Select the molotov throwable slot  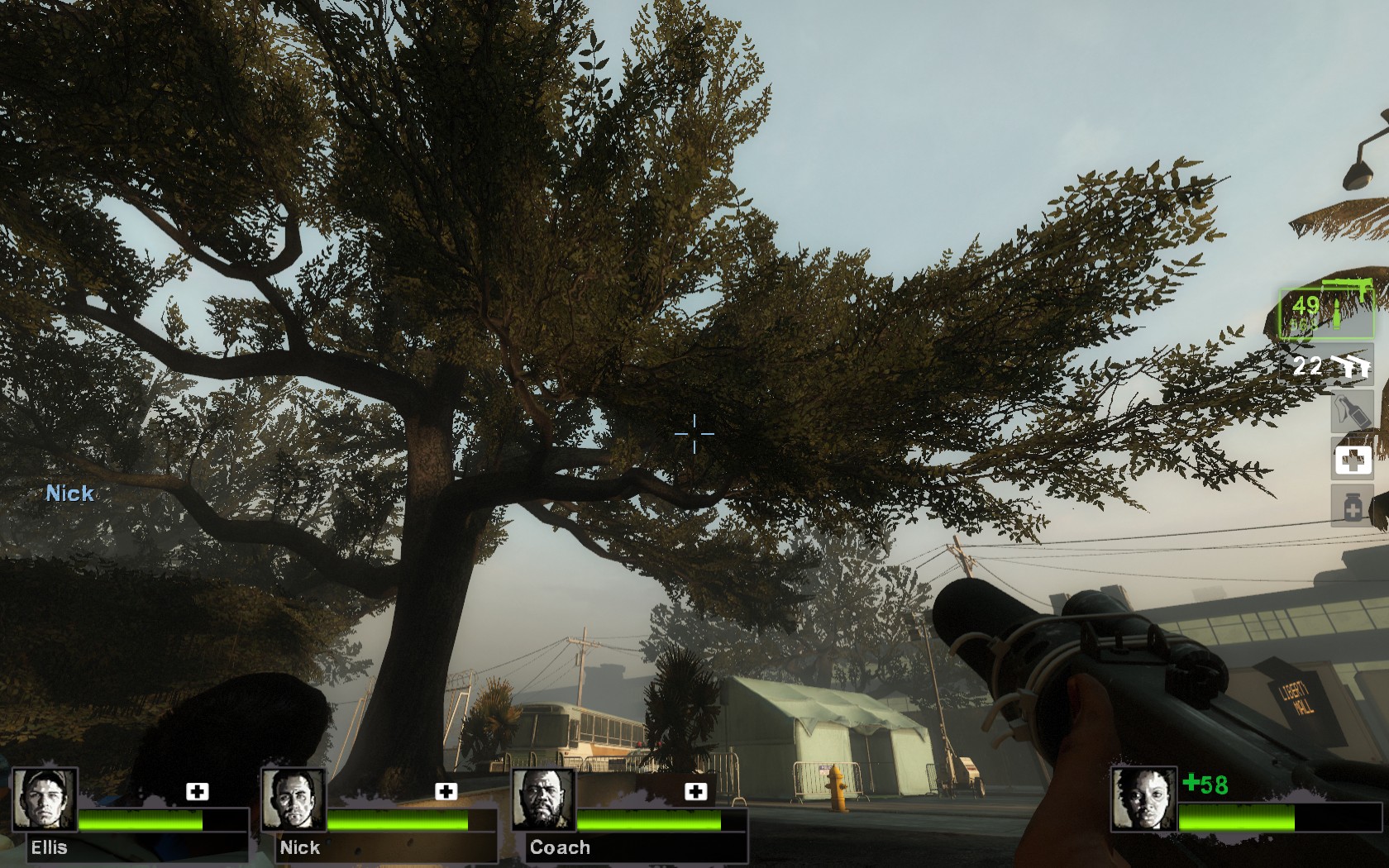click(1351, 411)
